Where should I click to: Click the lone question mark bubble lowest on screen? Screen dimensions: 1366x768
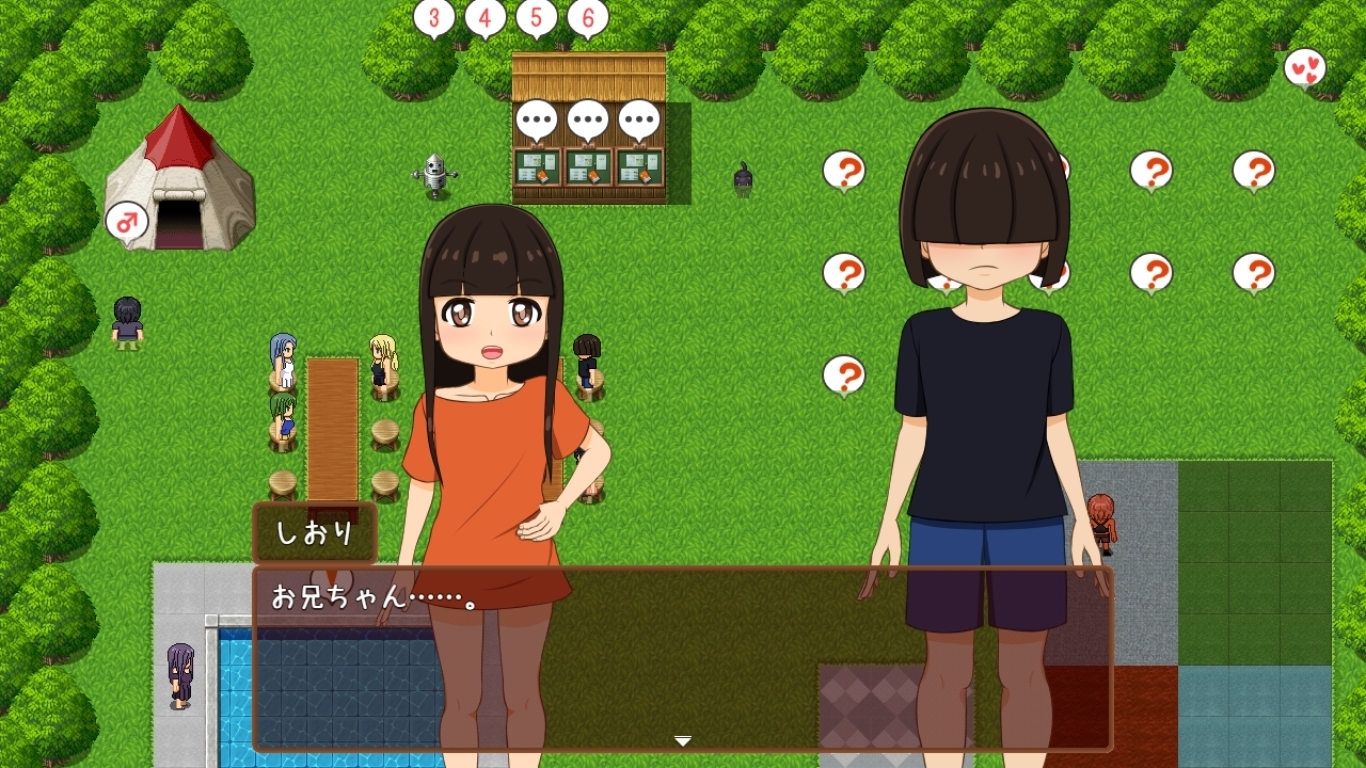[x=843, y=374]
